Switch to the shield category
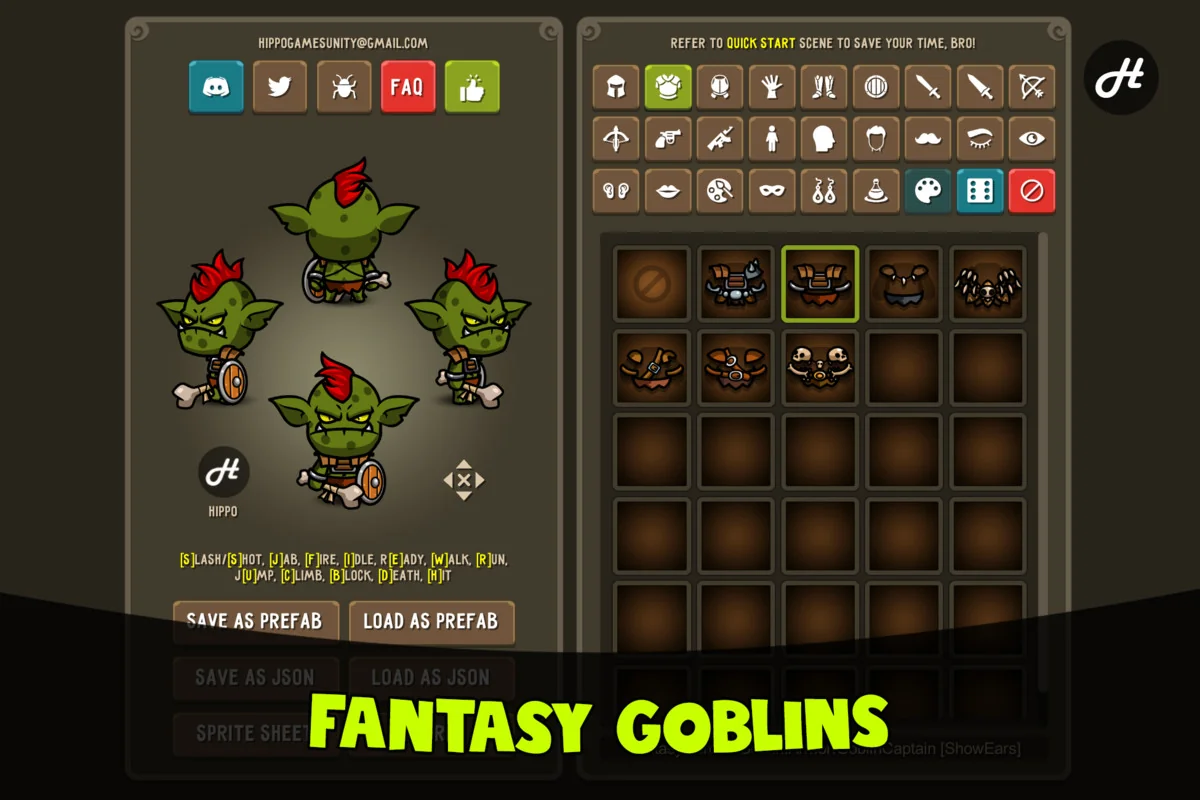This screenshot has width=1200, height=800. (x=876, y=87)
